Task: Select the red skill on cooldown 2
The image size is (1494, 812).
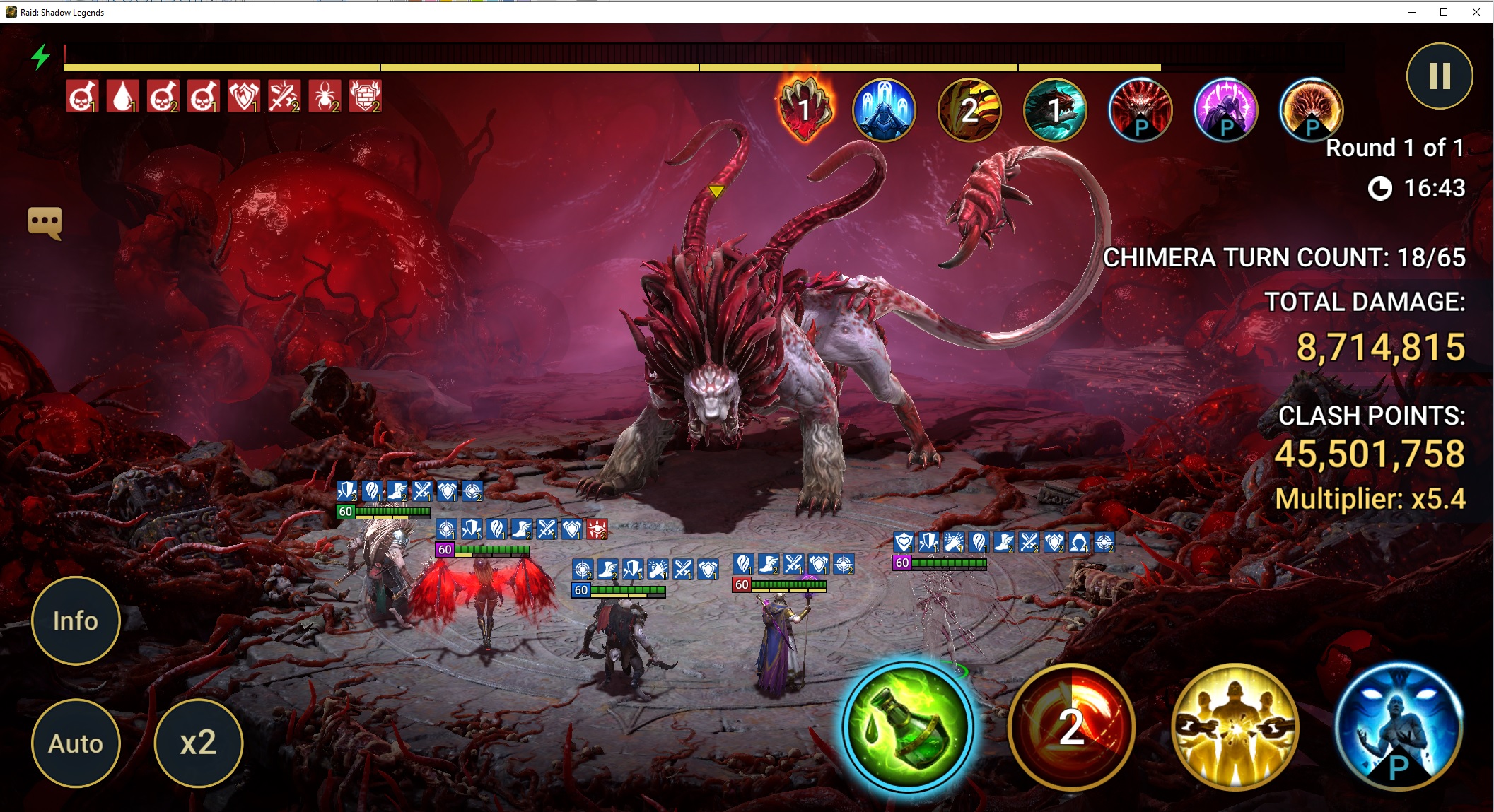Action: 1070,727
